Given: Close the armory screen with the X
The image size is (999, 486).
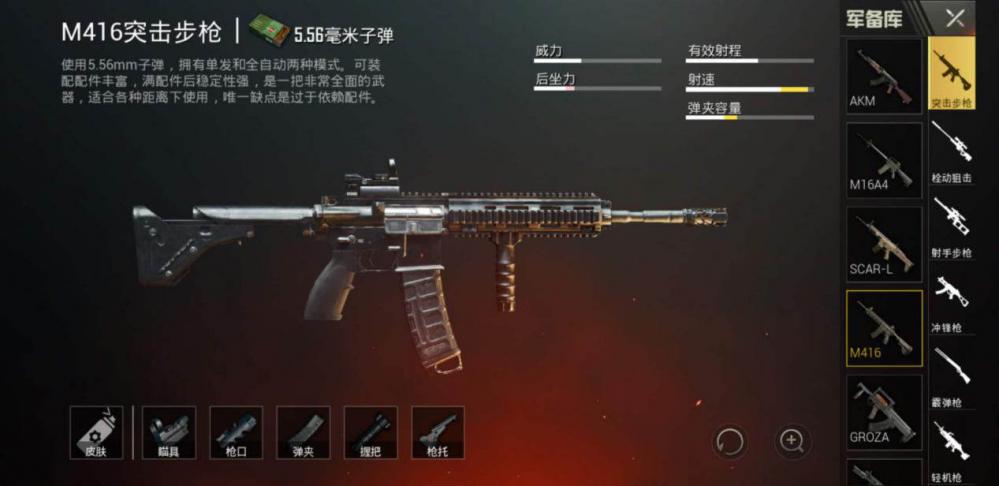Looking at the screenshot, I should (x=955, y=18).
